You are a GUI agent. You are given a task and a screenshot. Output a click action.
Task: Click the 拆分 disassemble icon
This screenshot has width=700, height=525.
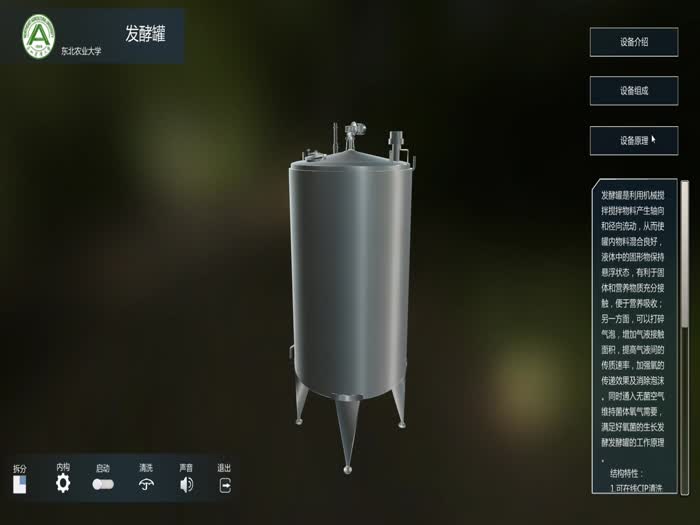tap(20, 485)
